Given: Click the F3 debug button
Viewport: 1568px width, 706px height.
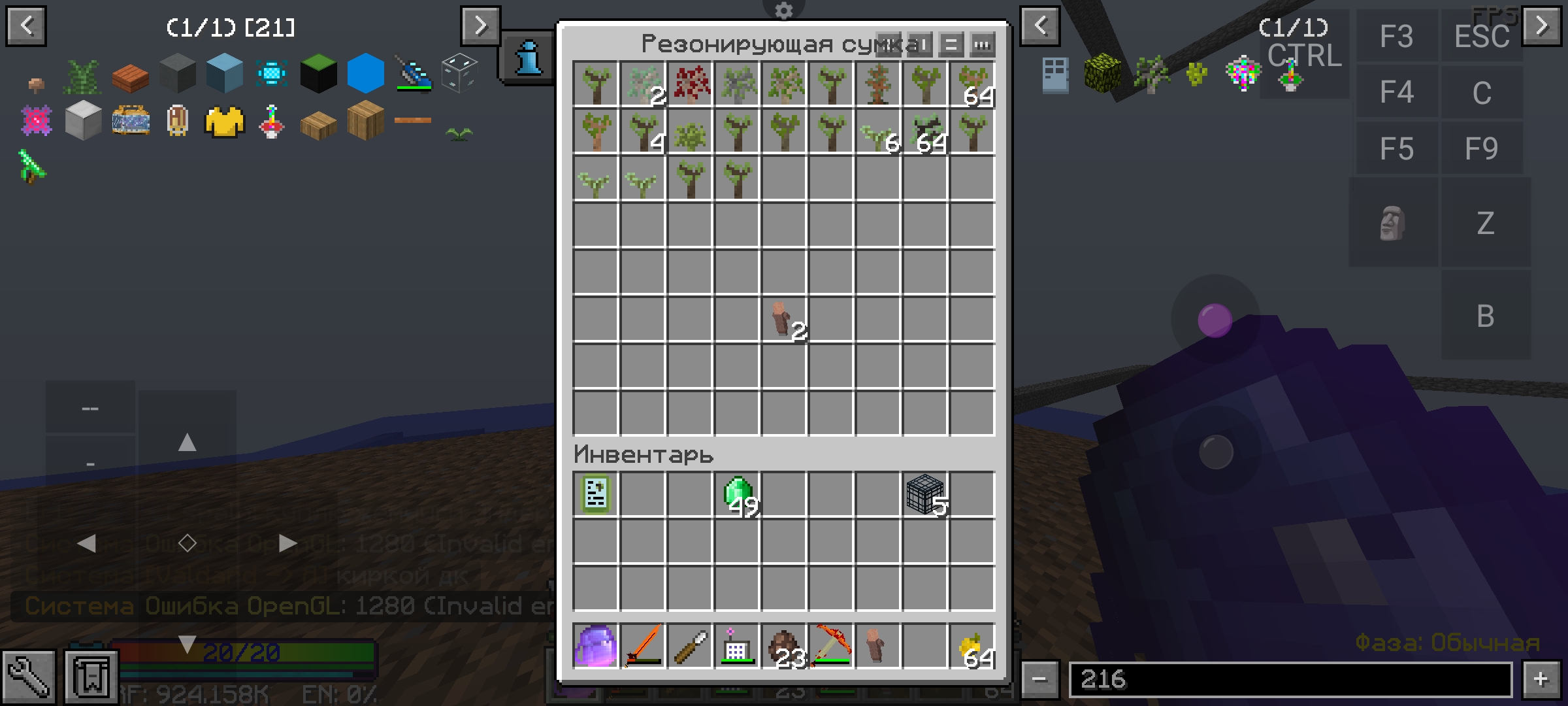Looking at the screenshot, I should click(x=1396, y=36).
